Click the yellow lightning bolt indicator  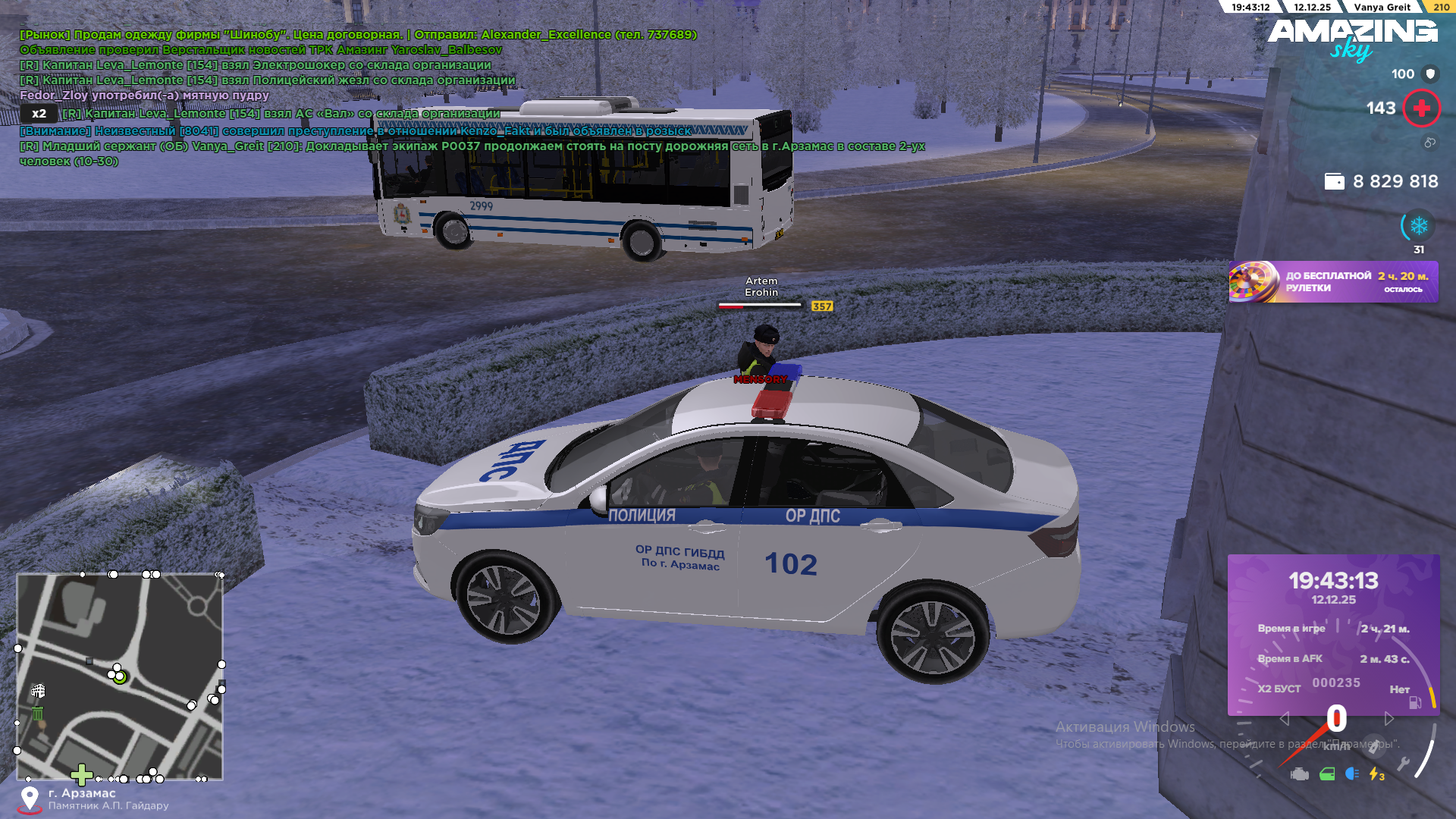(1376, 773)
